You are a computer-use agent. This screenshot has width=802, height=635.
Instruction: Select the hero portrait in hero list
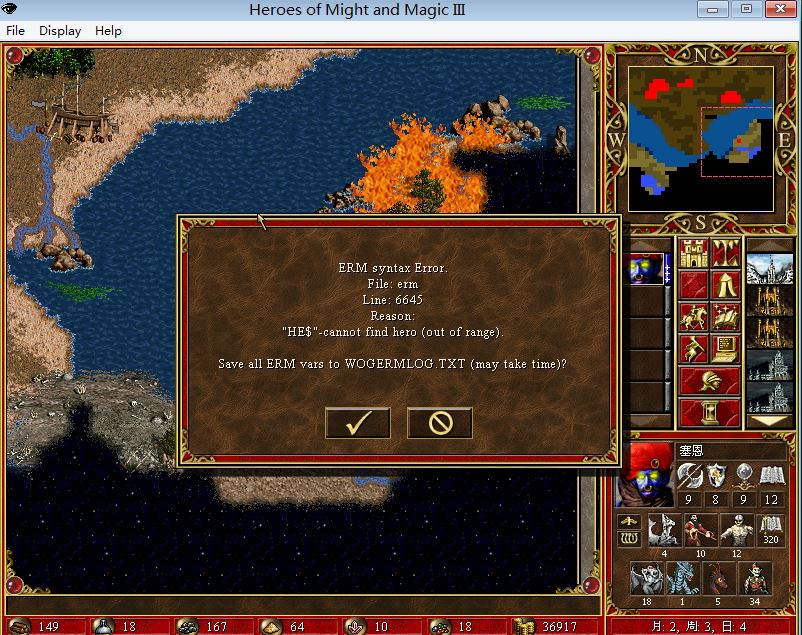647,269
